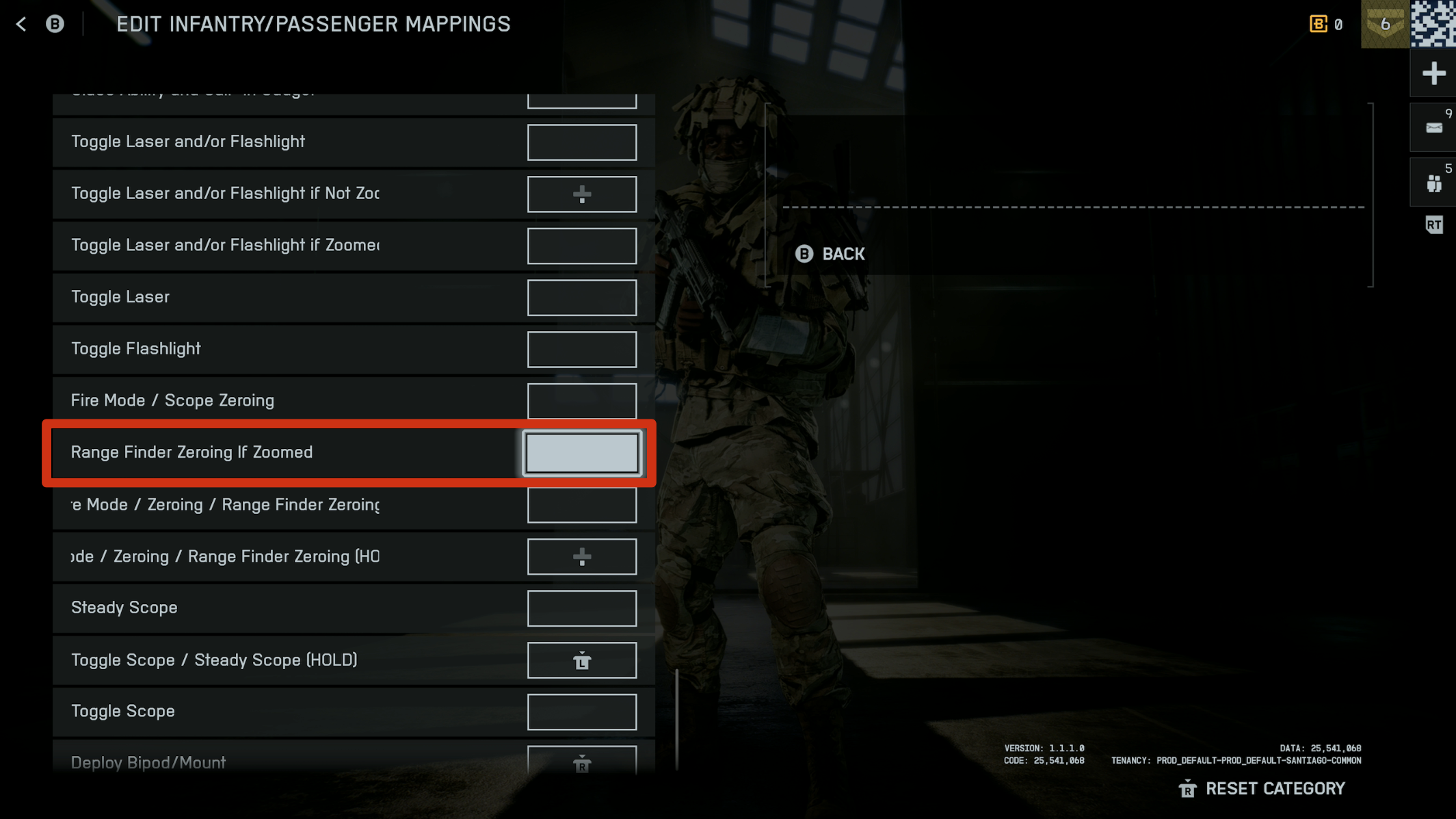Select the Edit Infantry/Passenger Mappings title

[x=313, y=23]
